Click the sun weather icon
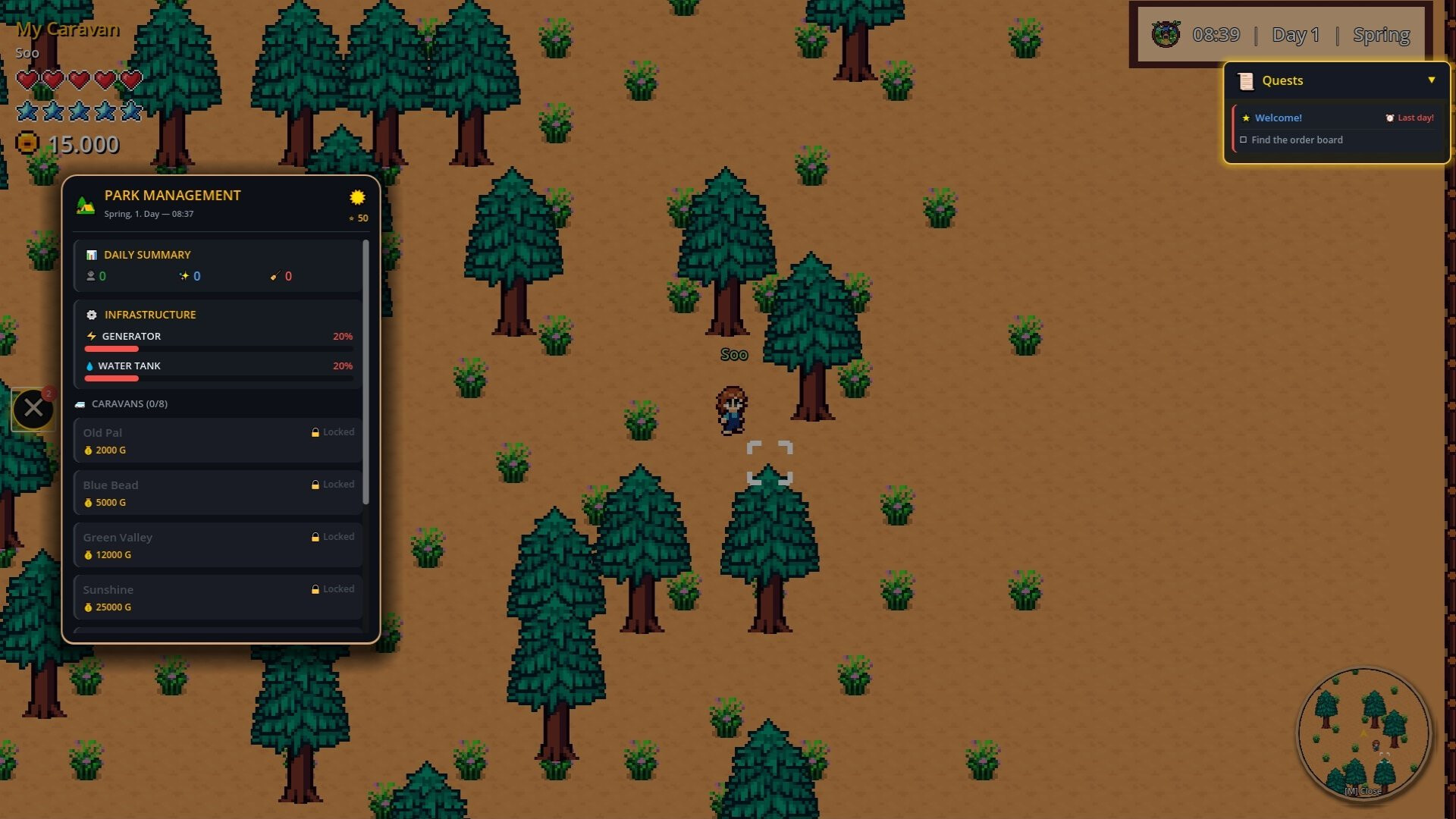The height and width of the screenshot is (819, 1456). [x=357, y=197]
